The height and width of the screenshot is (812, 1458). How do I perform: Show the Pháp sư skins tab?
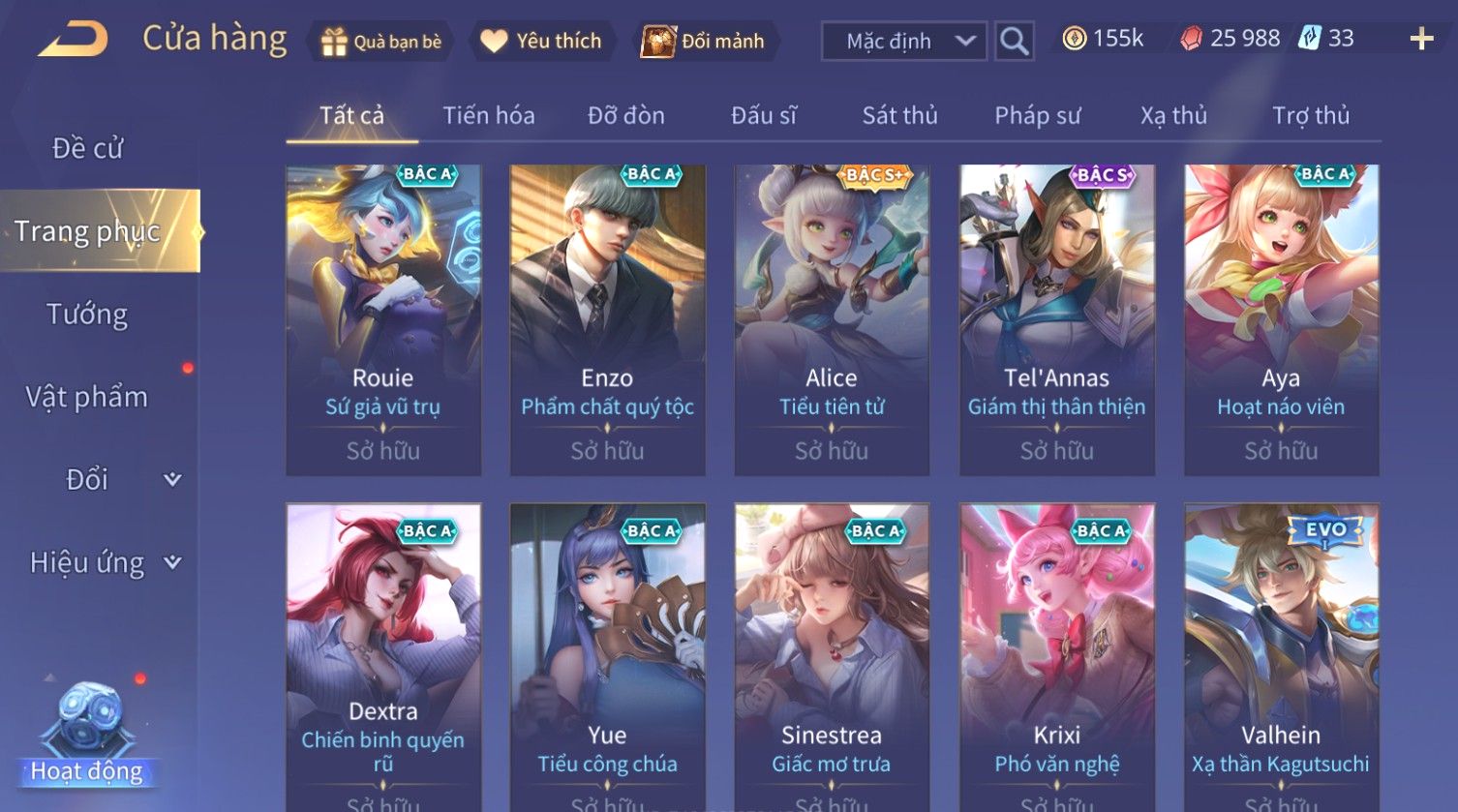[1037, 116]
